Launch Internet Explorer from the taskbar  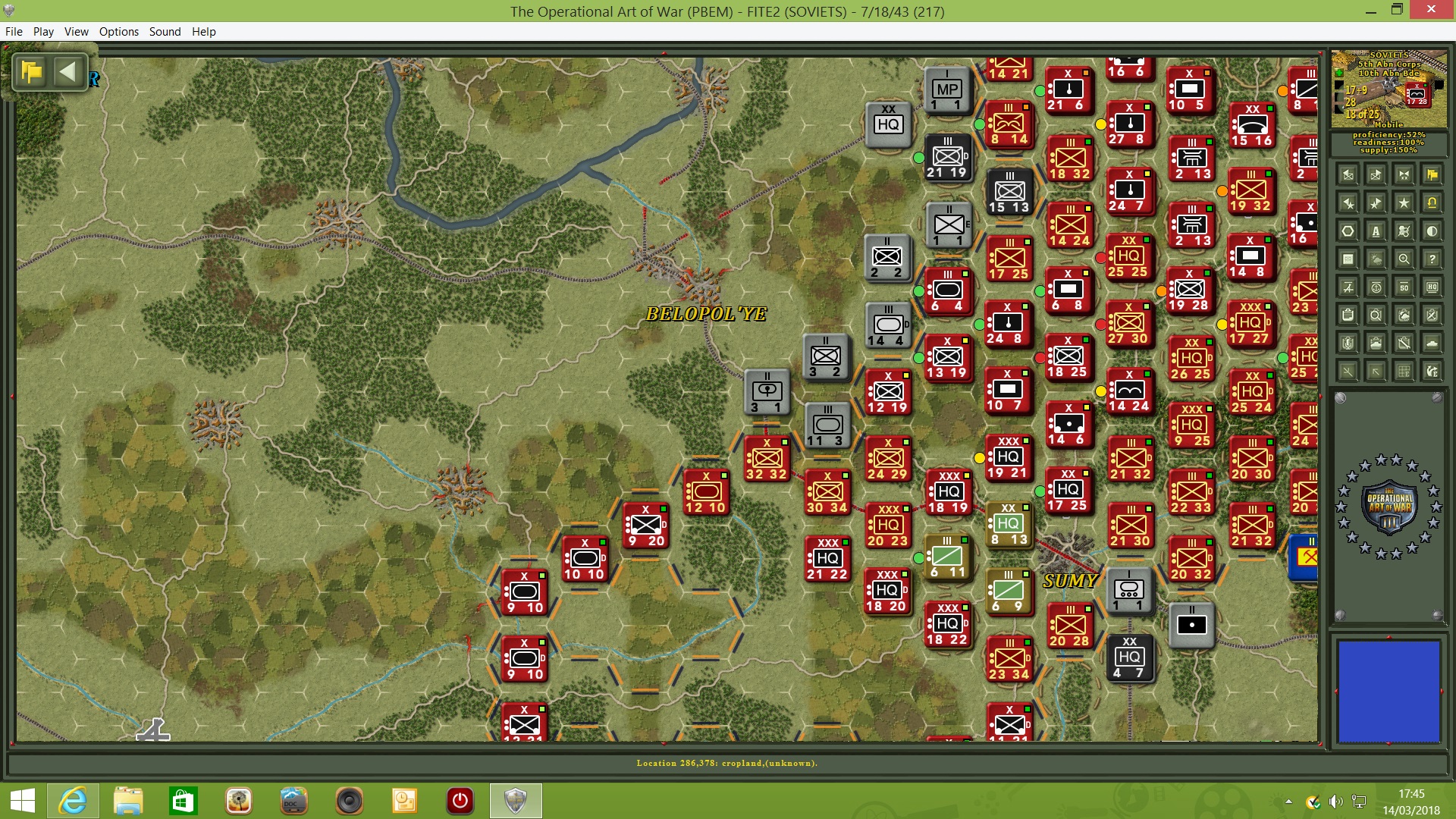coord(73,800)
